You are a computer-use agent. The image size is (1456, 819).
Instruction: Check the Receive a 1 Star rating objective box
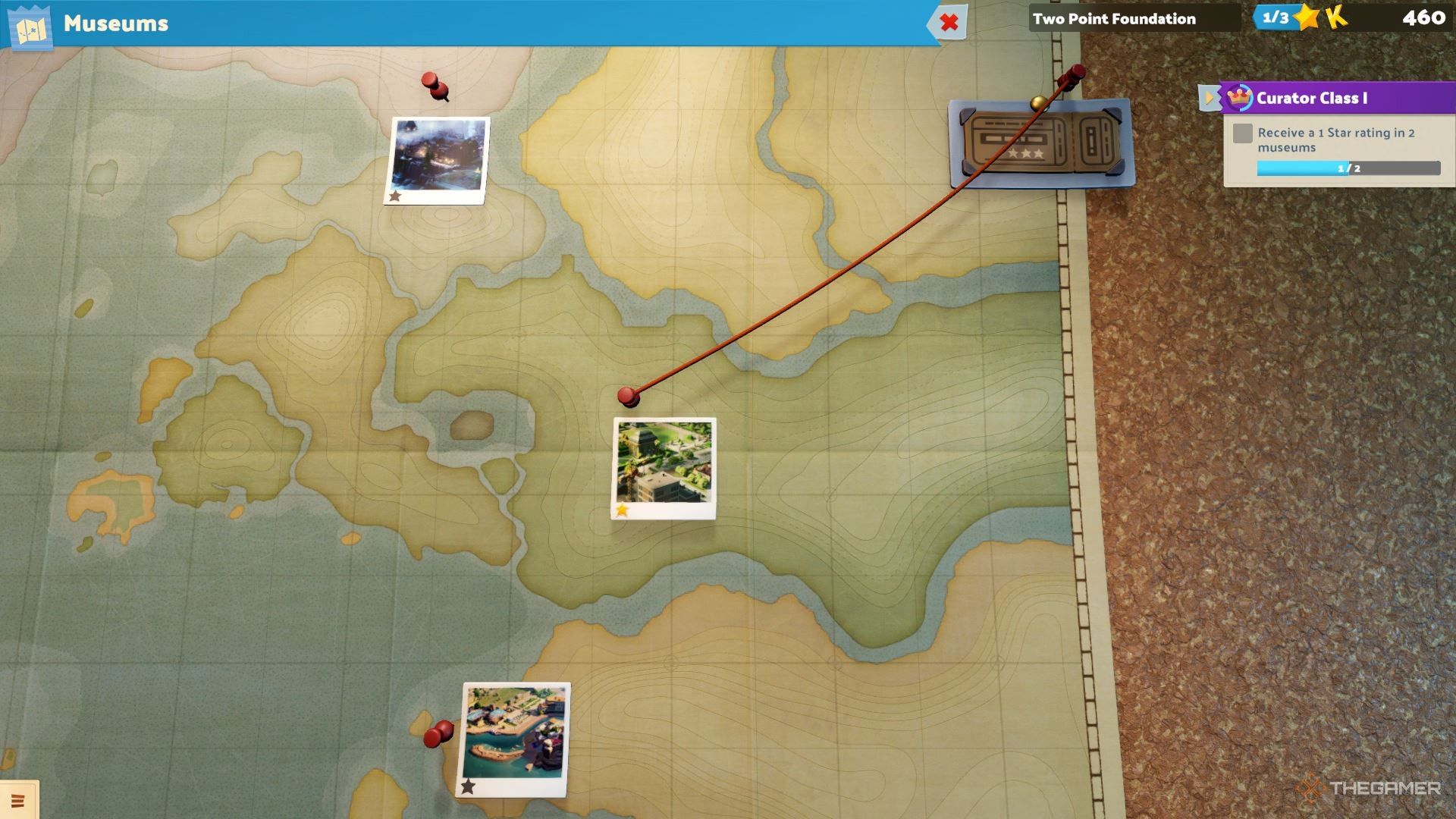pyautogui.click(x=1243, y=133)
